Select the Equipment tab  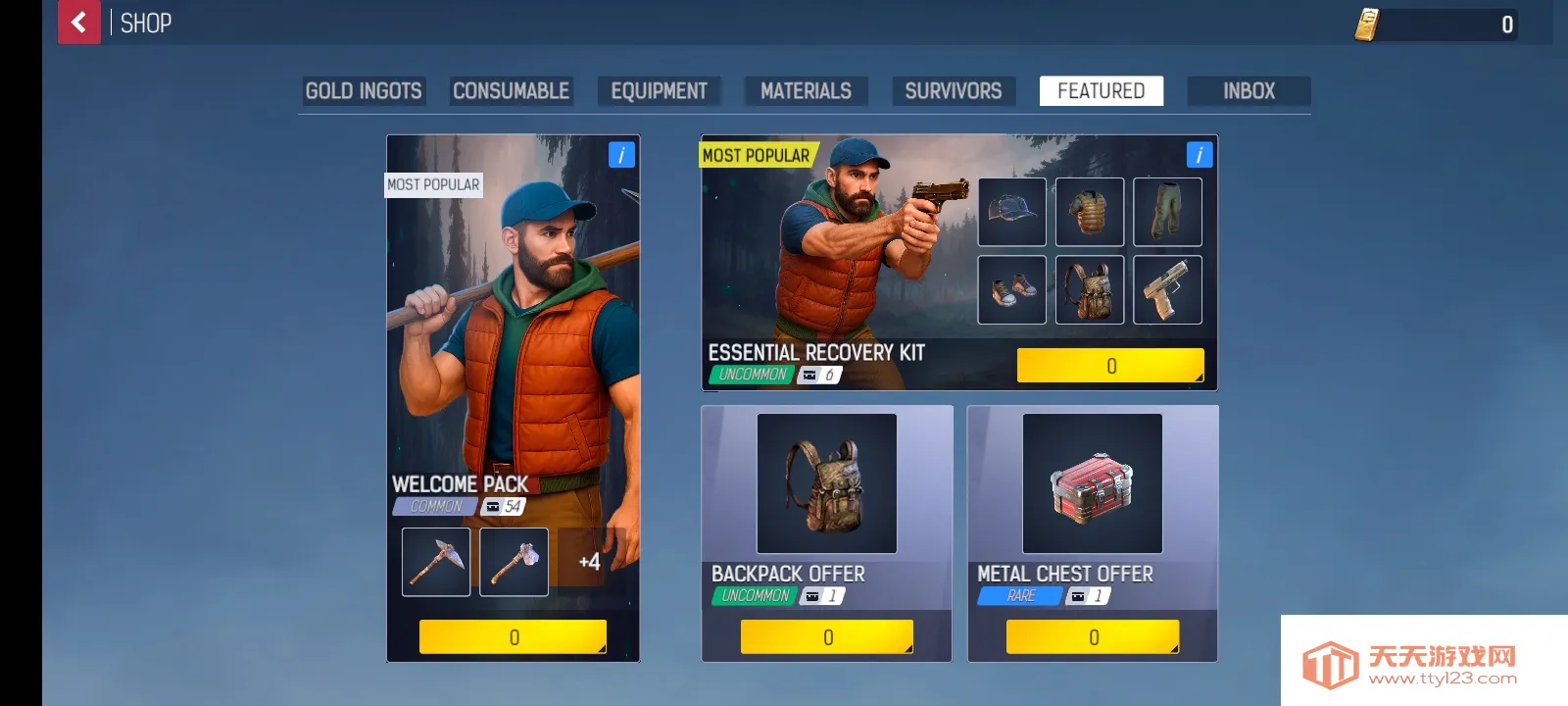point(659,91)
